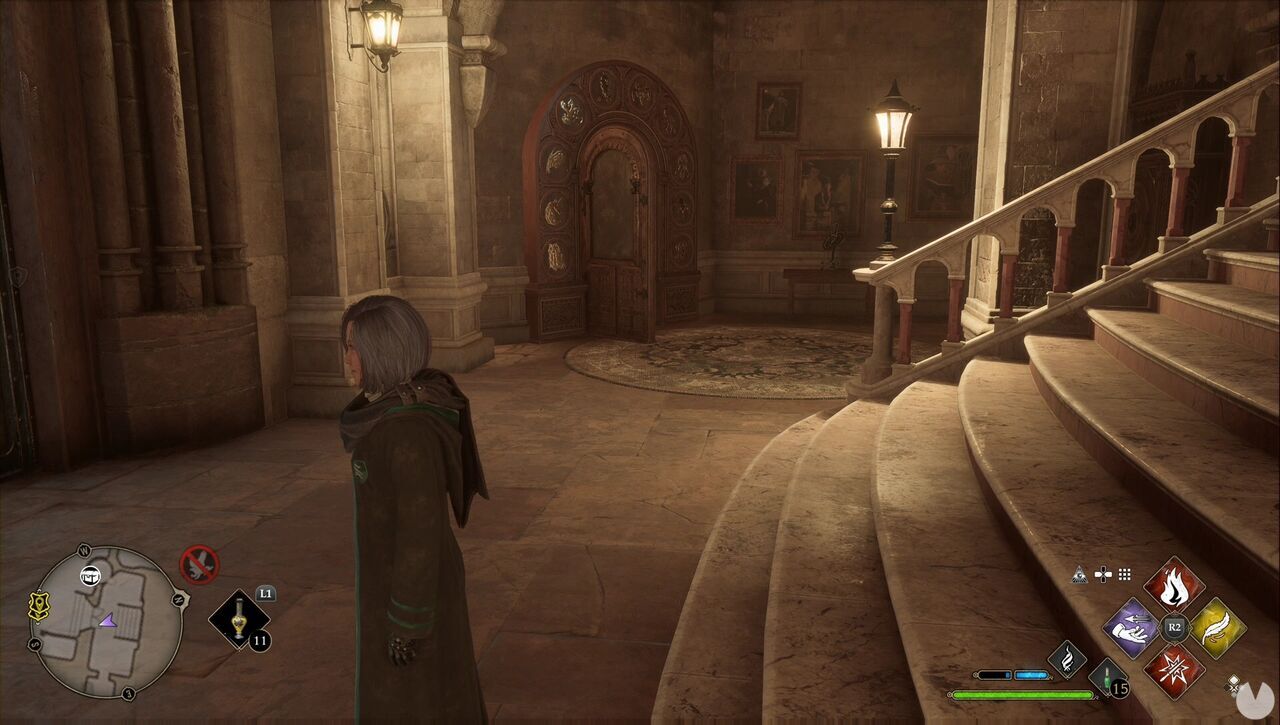Open the white Floo Flame map icon
Image resolution: width=1280 pixels, height=725 pixels.
coord(89,576)
